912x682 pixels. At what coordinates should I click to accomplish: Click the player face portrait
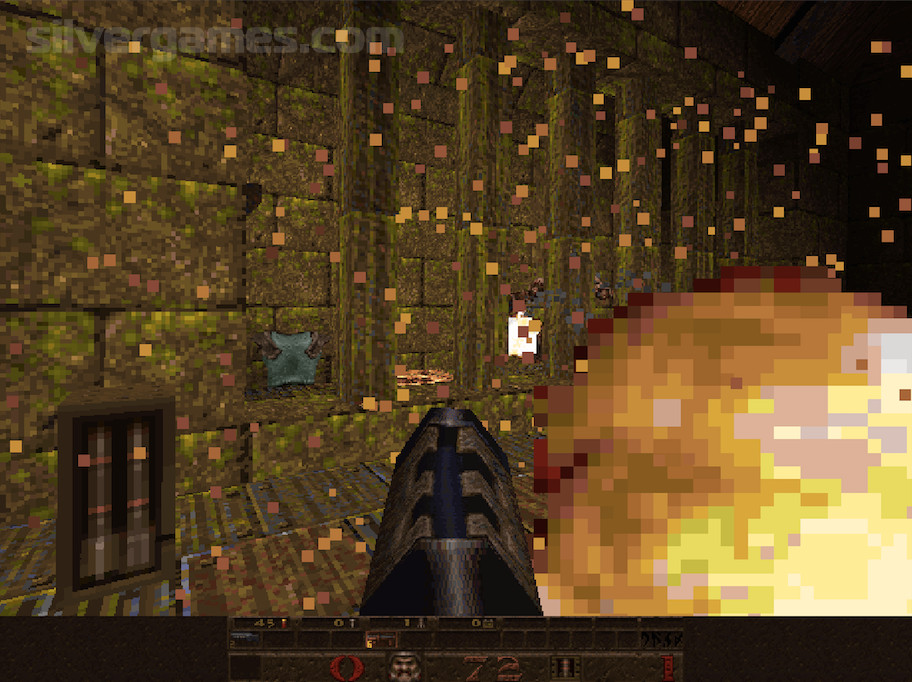pos(405,667)
